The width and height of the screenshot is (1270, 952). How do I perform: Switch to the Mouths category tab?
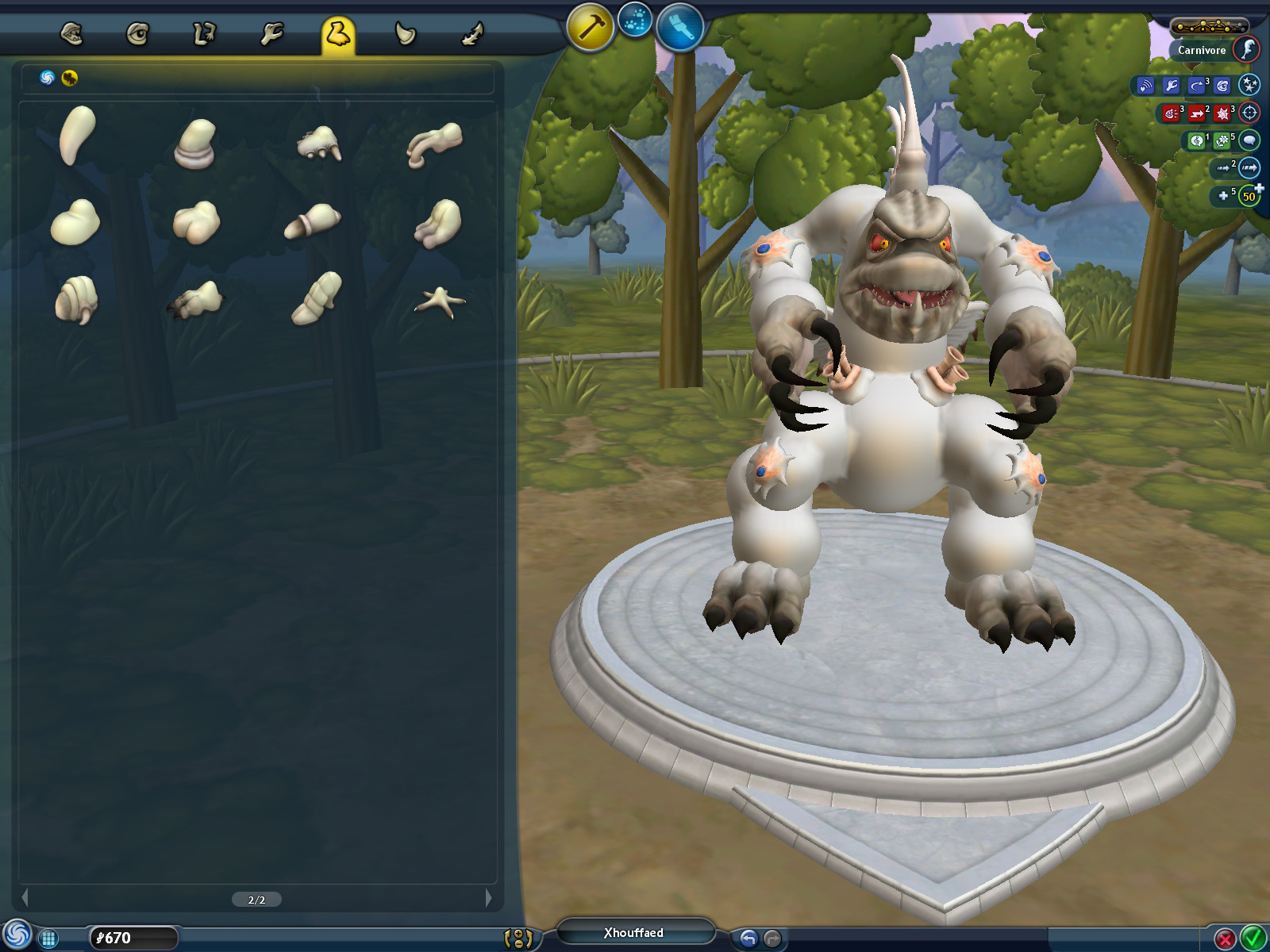(71, 32)
